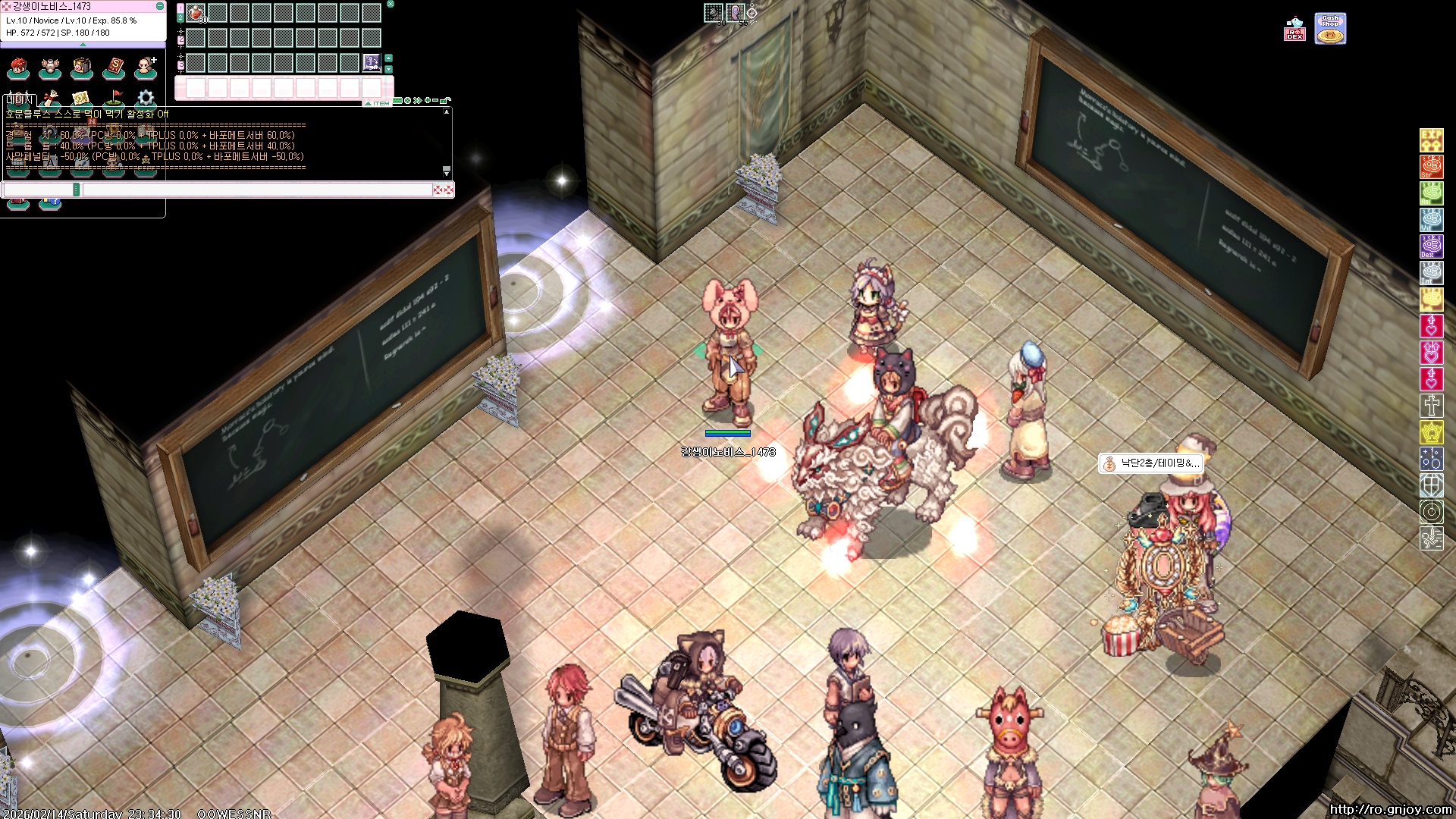This screenshot has height=819, width=1456.
Task: Click the whisper name input field
Action: 38,190
